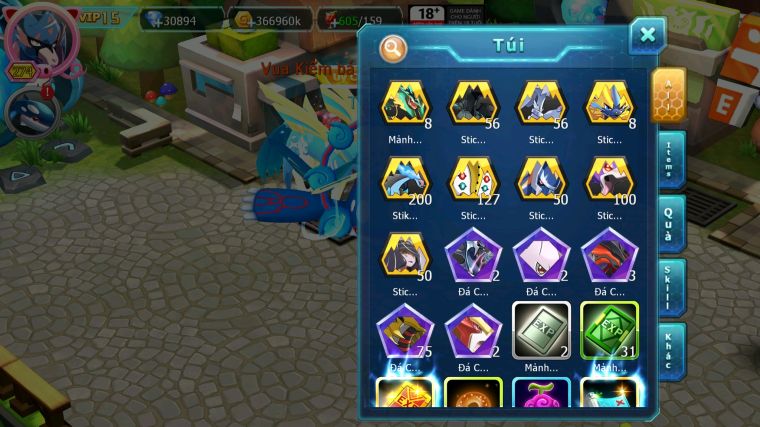
Task: Select the honeycomb all-items tab
Action: click(x=668, y=95)
